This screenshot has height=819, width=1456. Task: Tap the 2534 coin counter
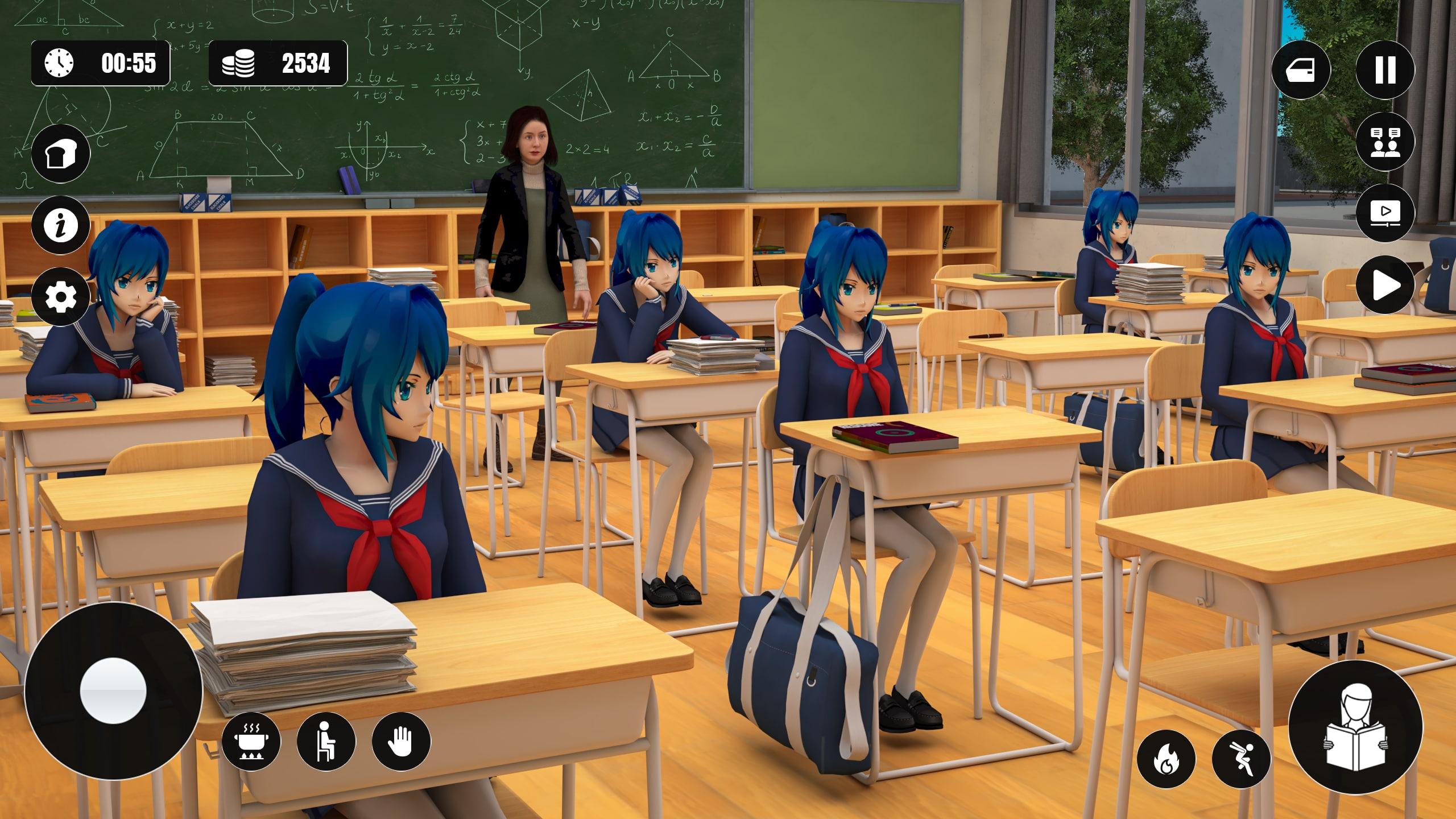pyautogui.click(x=306, y=64)
